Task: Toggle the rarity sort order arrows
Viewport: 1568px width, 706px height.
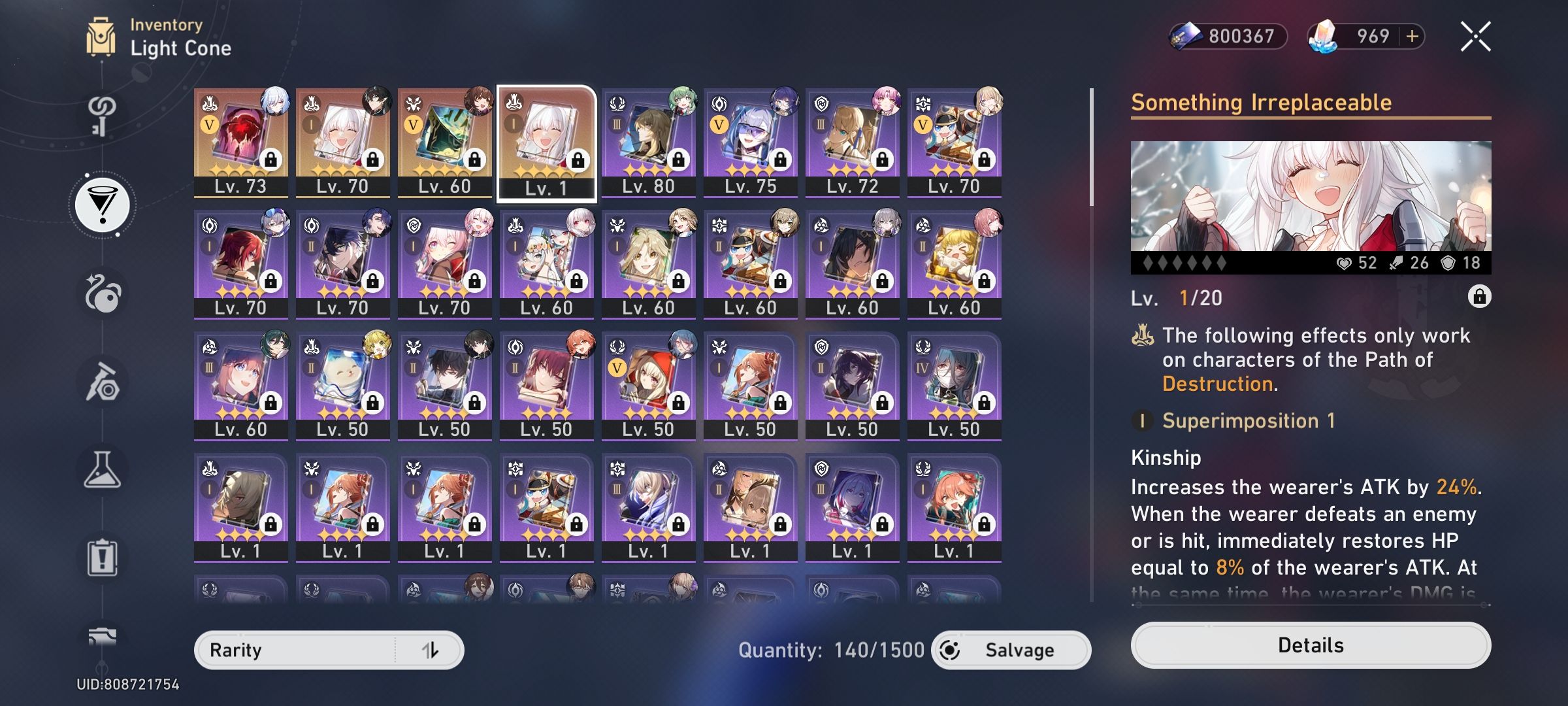Action: [x=433, y=650]
